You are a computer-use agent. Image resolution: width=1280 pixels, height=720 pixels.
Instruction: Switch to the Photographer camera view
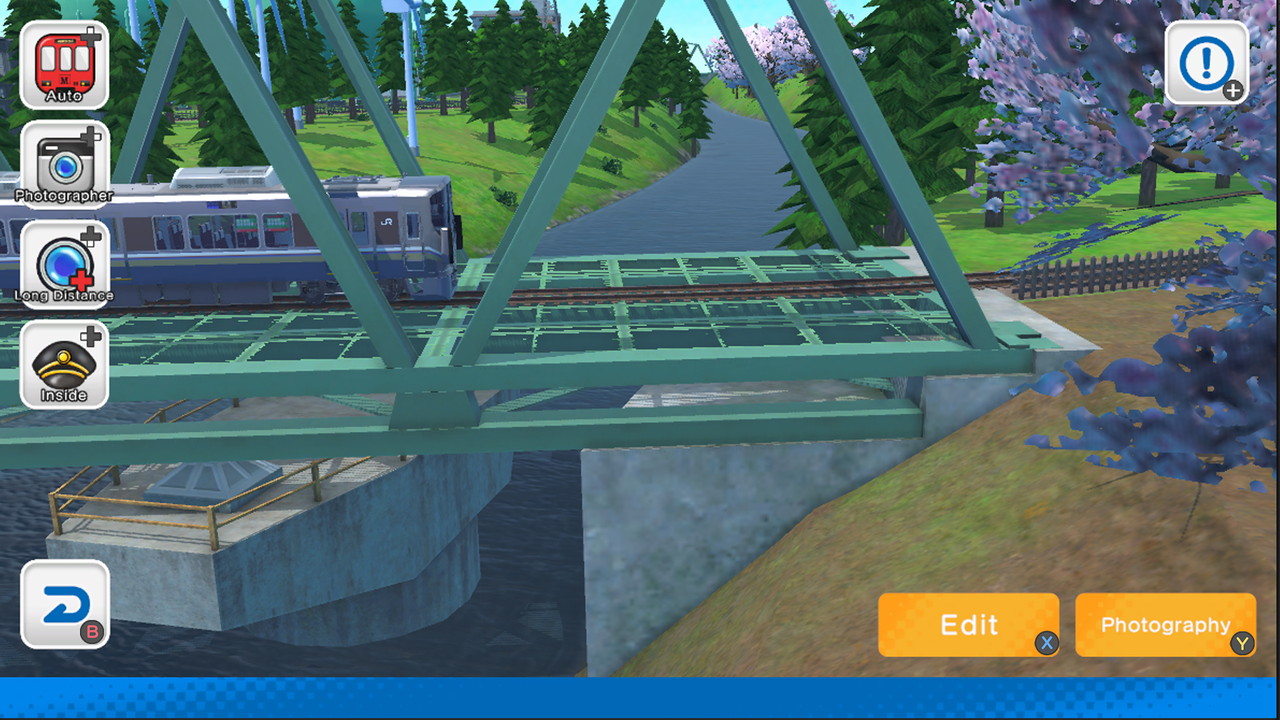64,163
